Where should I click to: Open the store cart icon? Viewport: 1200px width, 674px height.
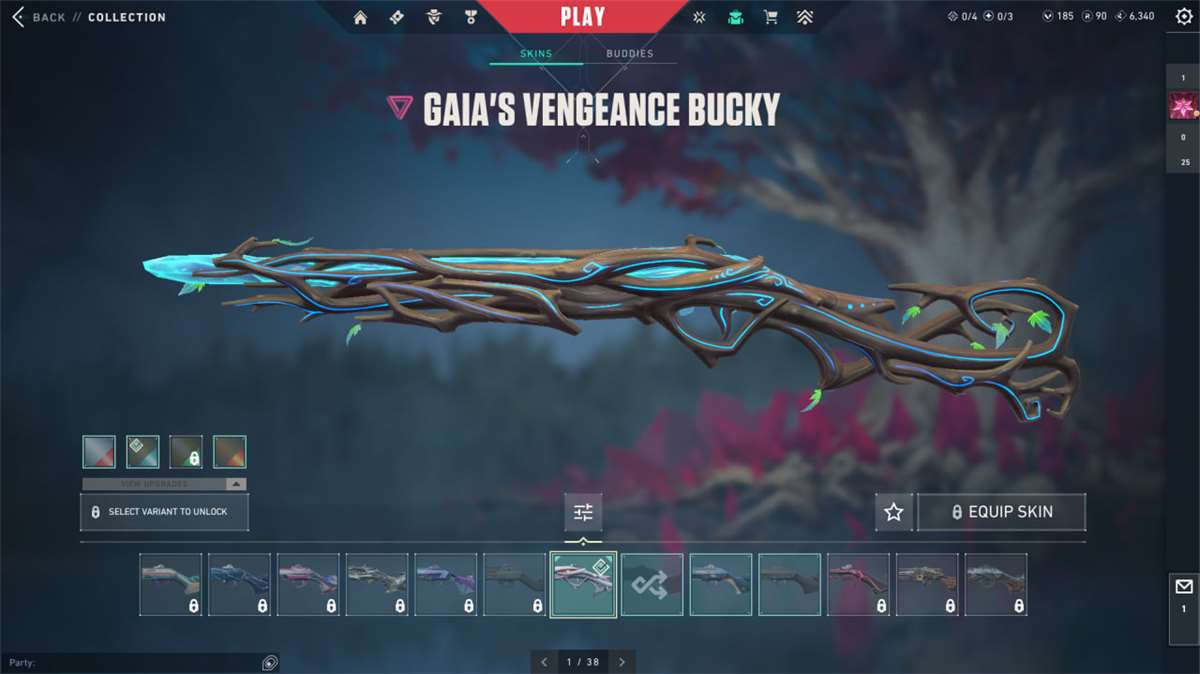[x=770, y=17]
